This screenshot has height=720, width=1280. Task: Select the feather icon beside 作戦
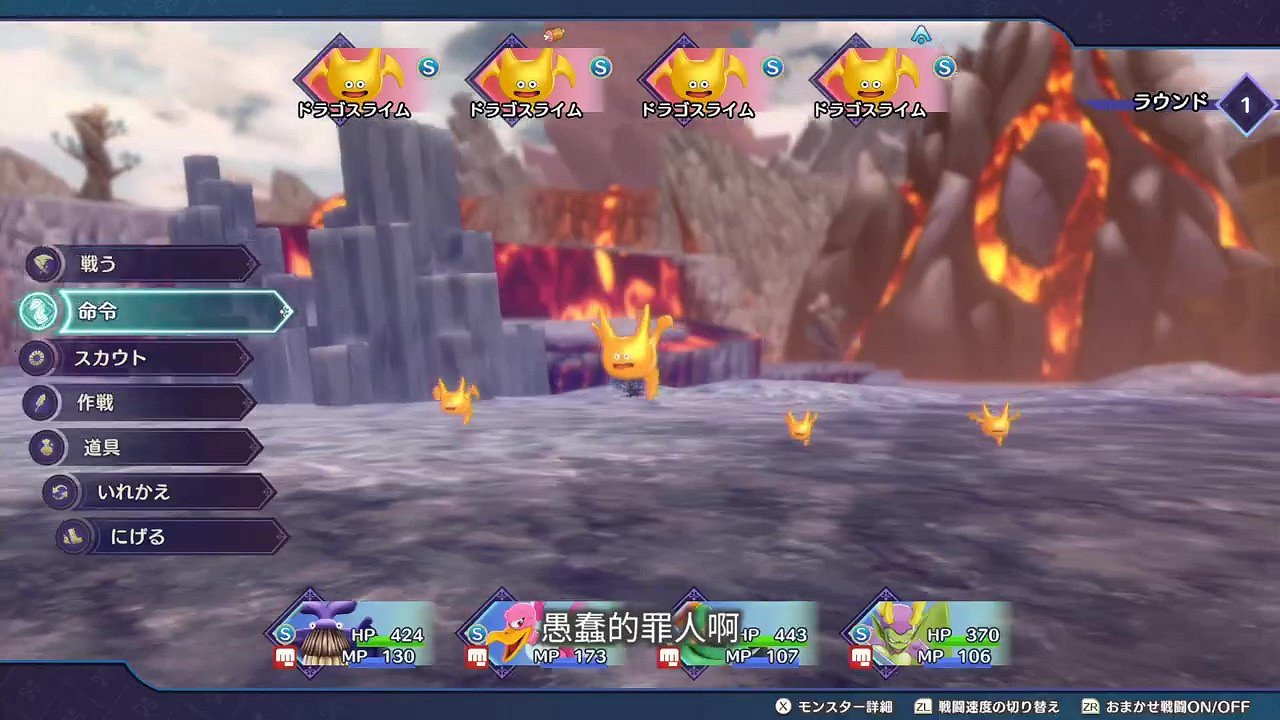42,402
